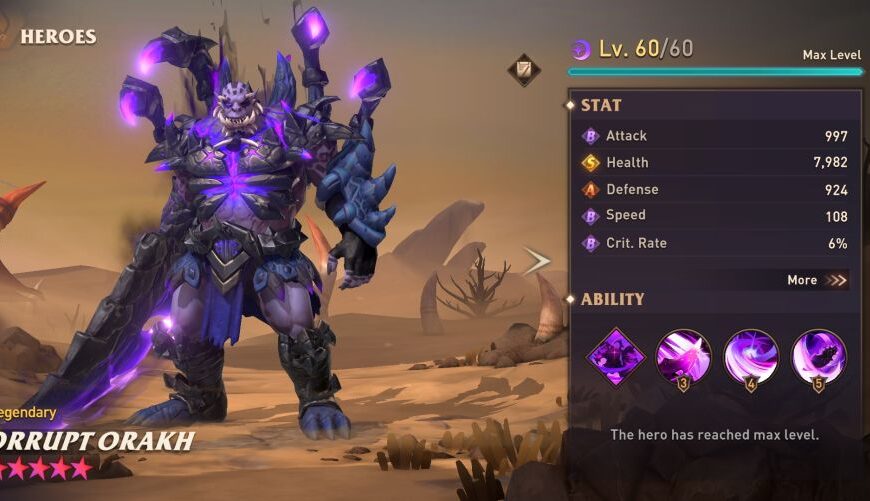View the ability marked with number 3
Viewport: 870px width, 501px height.
click(684, 357)
